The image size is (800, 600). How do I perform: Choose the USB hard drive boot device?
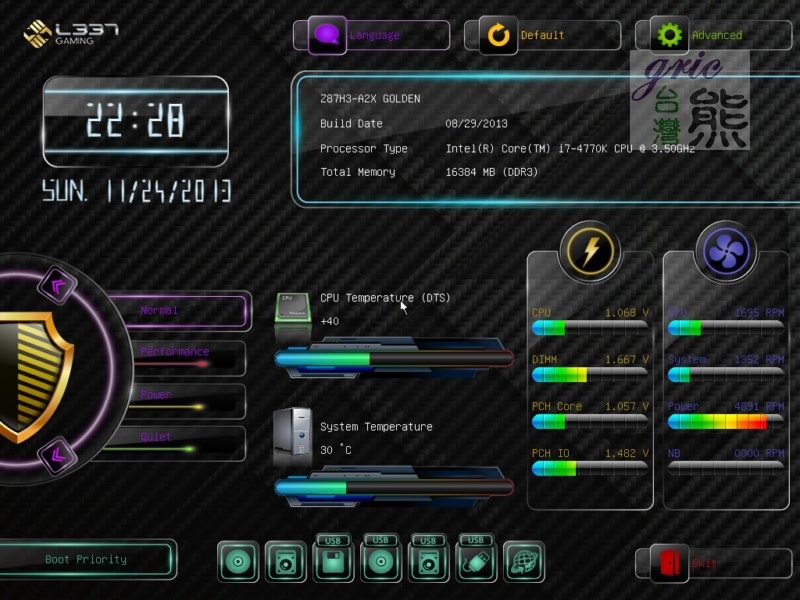429,560
